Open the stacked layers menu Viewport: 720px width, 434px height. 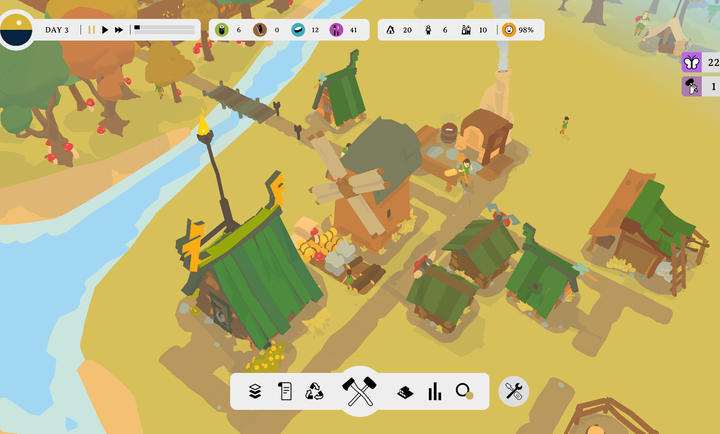point(255,391)
